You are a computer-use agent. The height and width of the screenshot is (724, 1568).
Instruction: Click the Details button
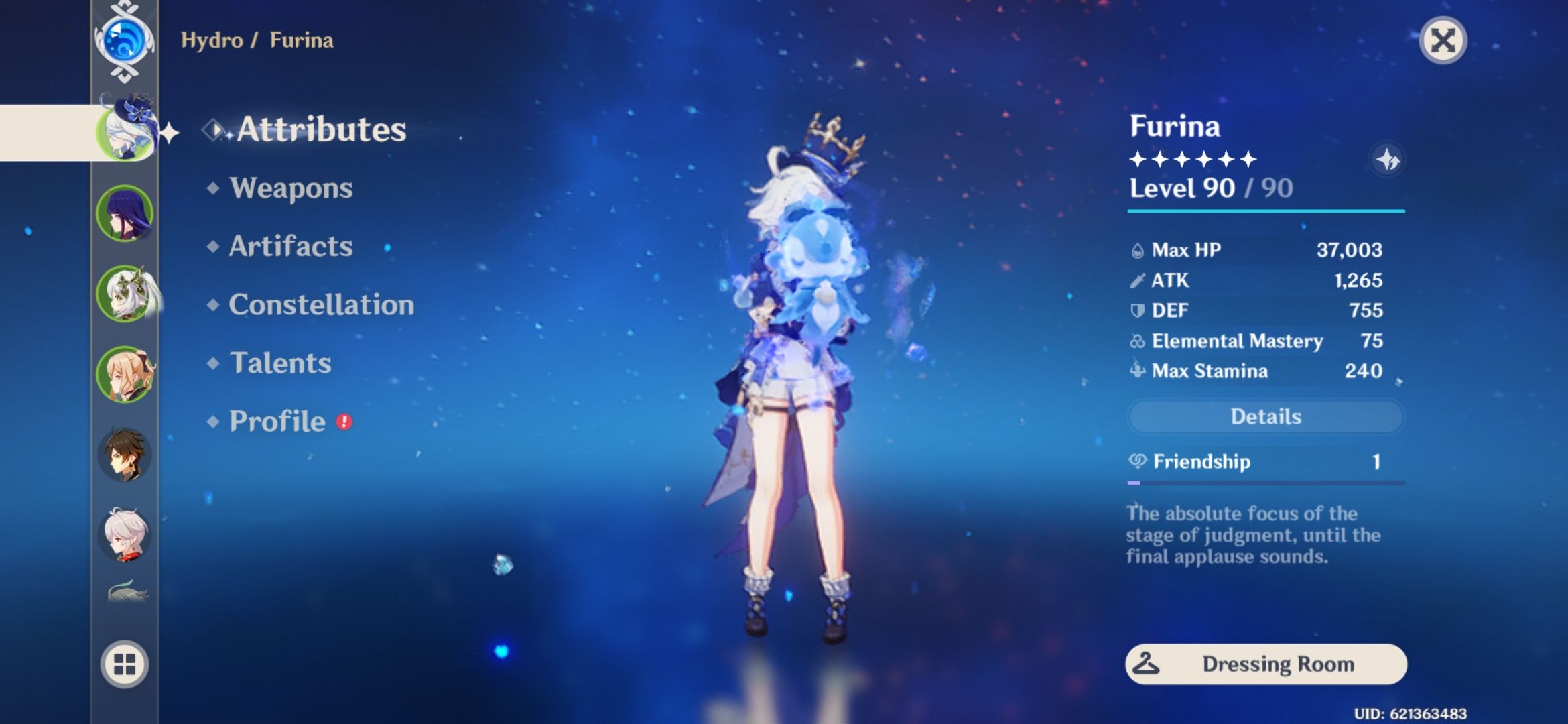[1265, 416]
